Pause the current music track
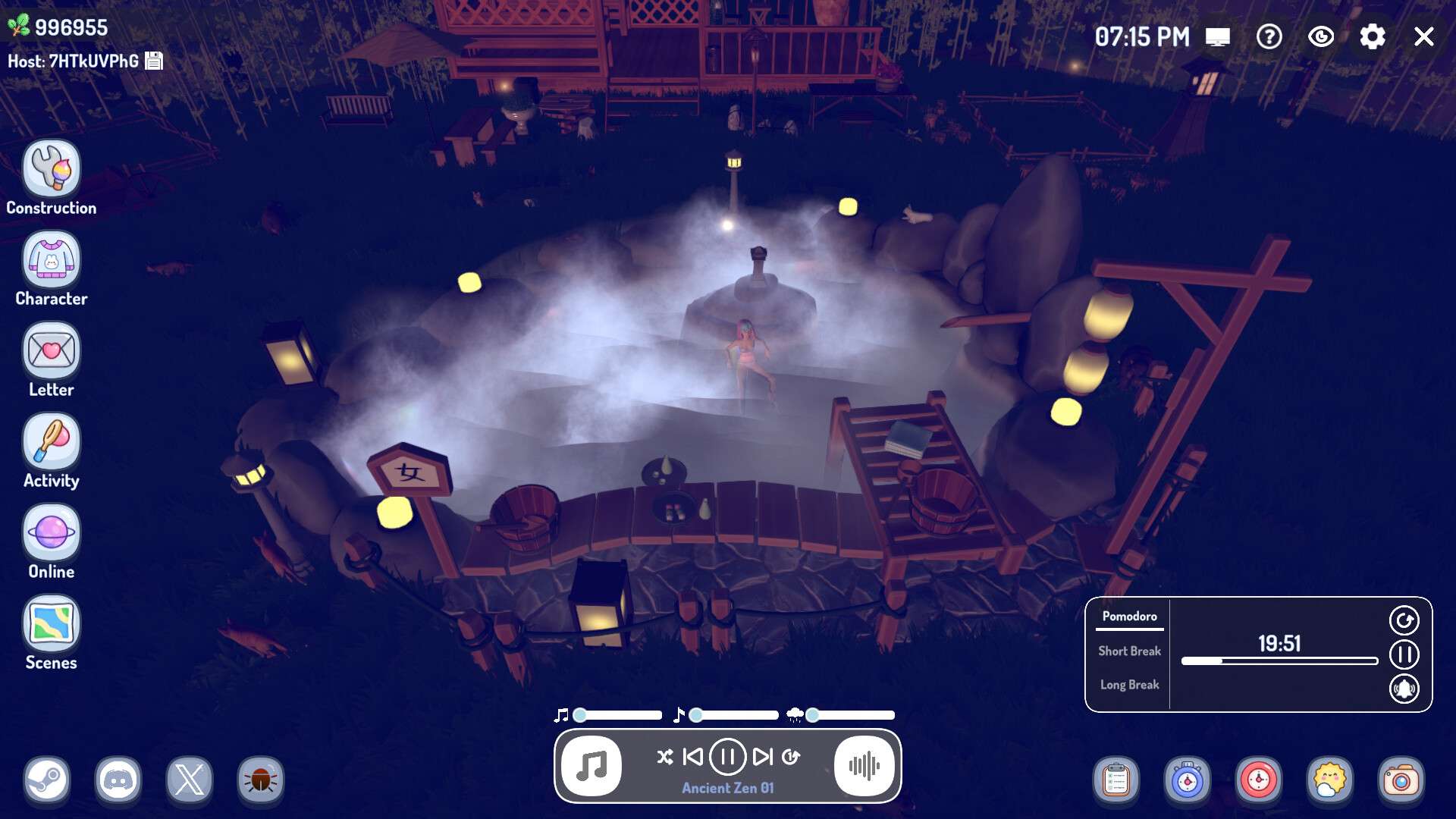 [x=727, y=757]
